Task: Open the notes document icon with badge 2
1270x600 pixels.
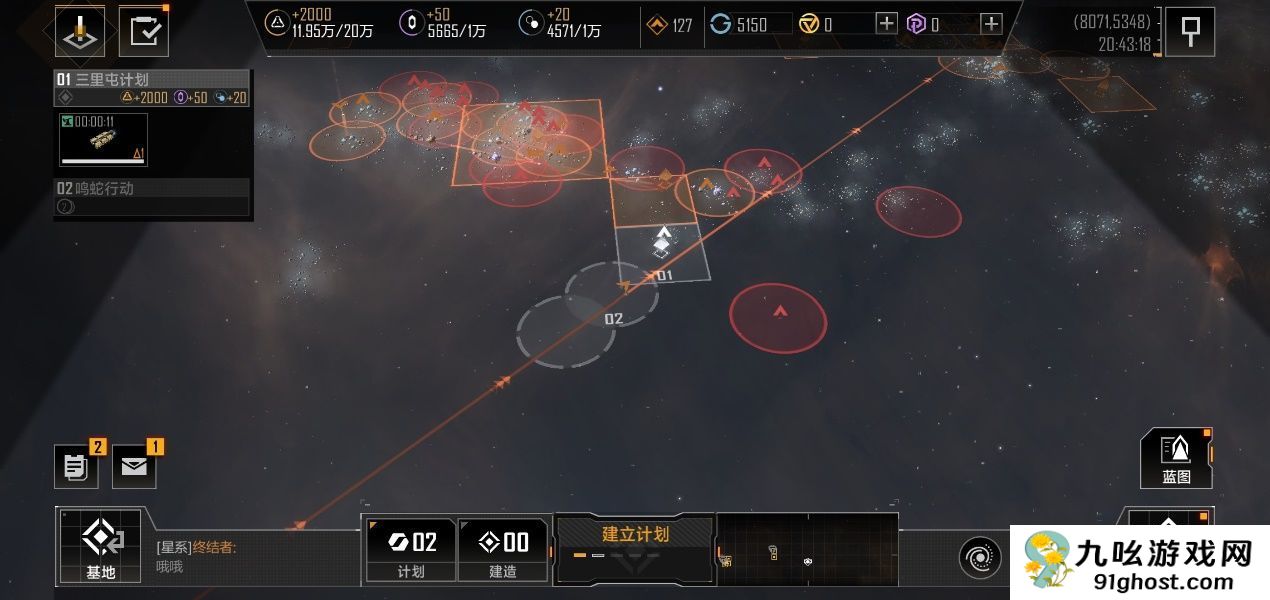Action: (x=76, y=467)
